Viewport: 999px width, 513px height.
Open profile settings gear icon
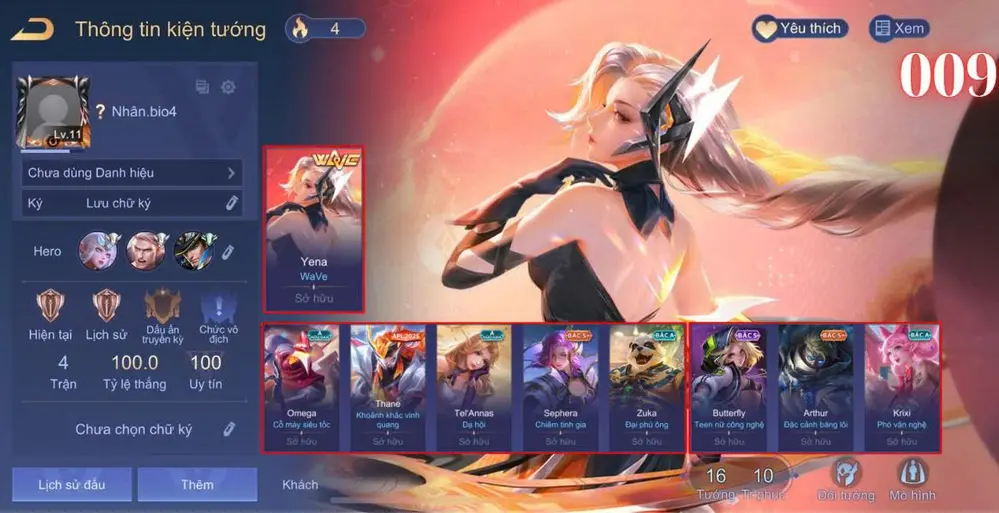point(228,87)
